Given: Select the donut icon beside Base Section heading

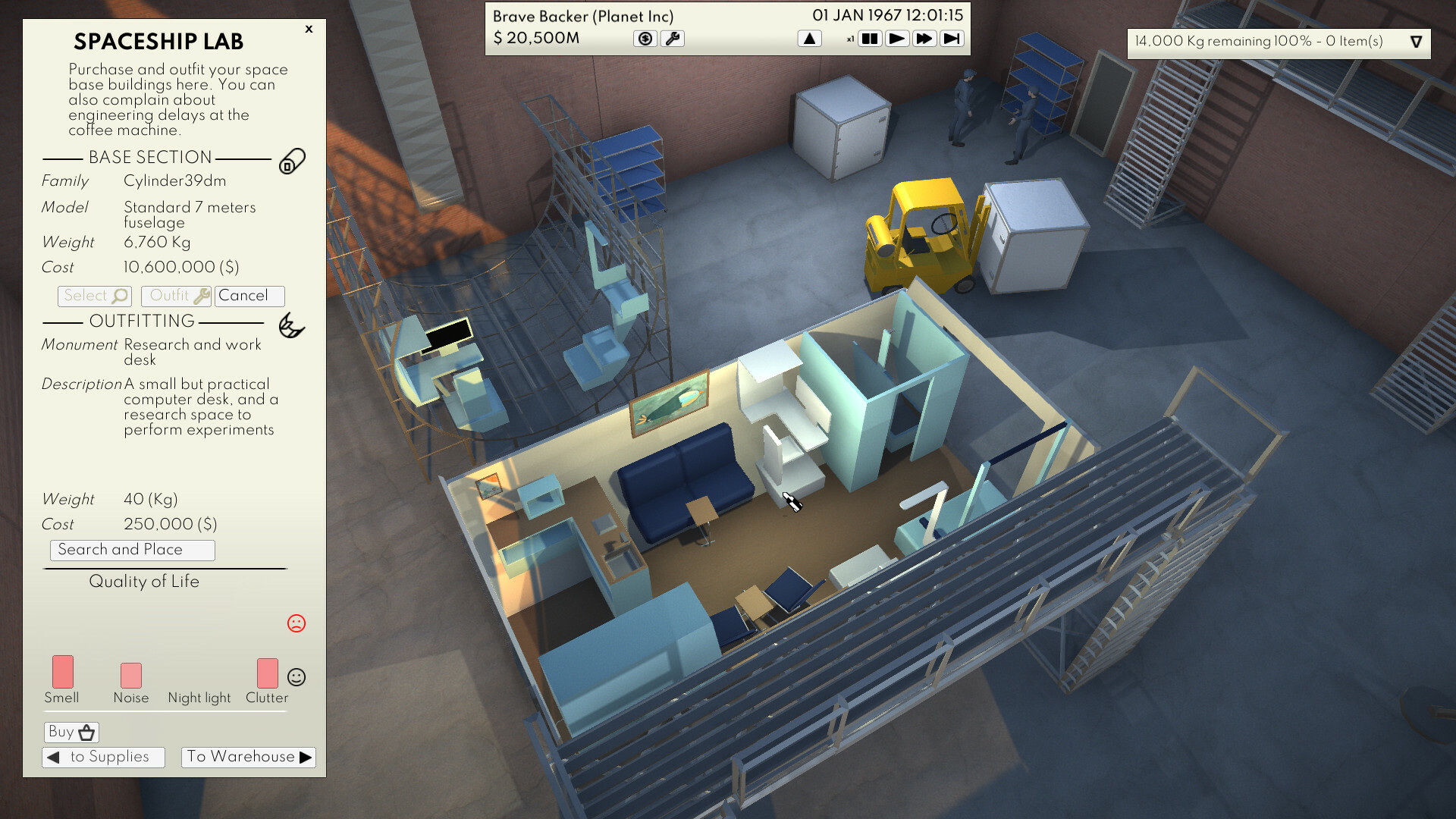Looking at the screenshot, I should pyautogui.click(x=293, y=161).
